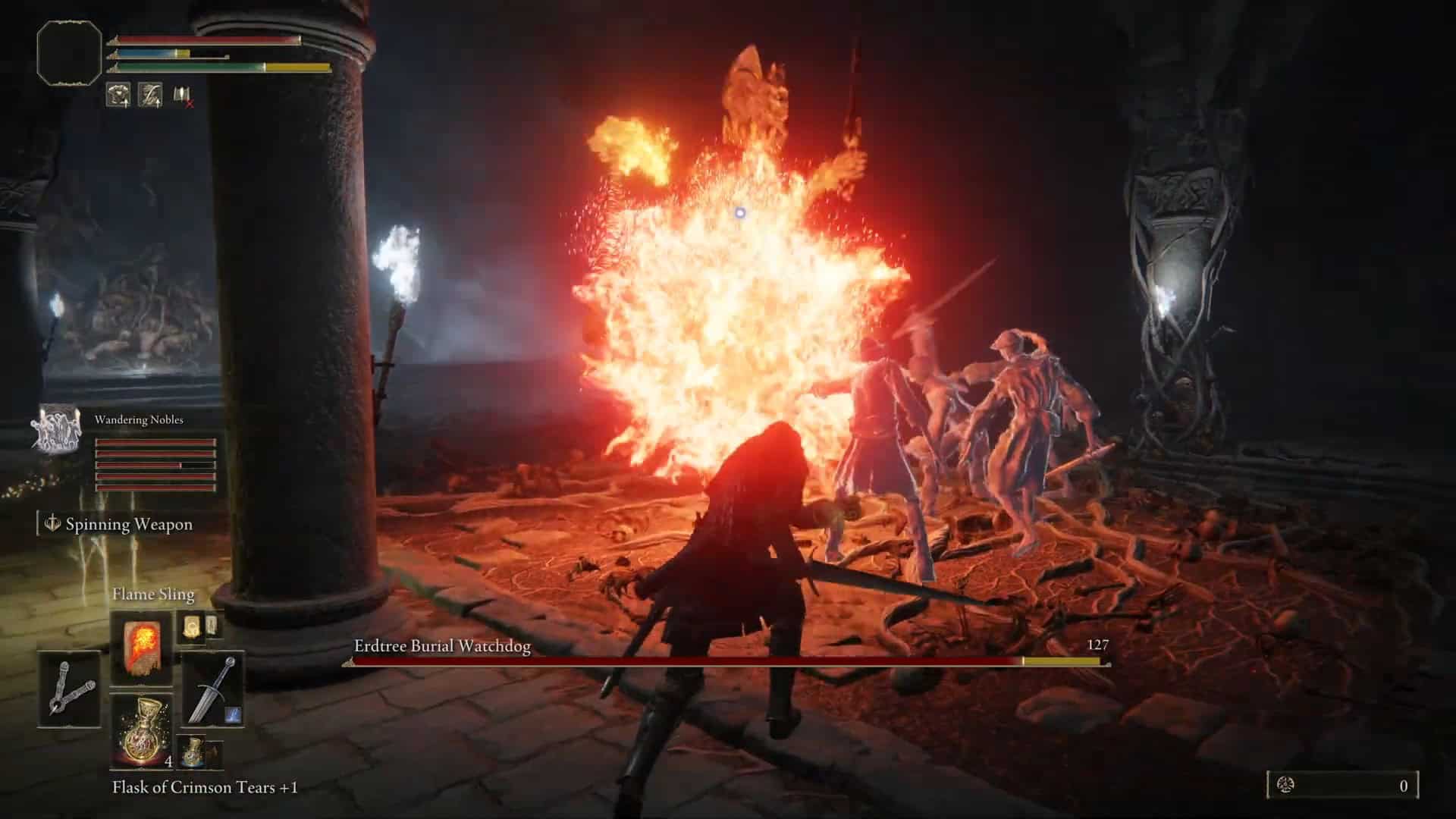Image resolution: width=1456 pixels, height=819 pixels.
Task: Use the Flask of Crimson Tears slot
Action: 141,731
